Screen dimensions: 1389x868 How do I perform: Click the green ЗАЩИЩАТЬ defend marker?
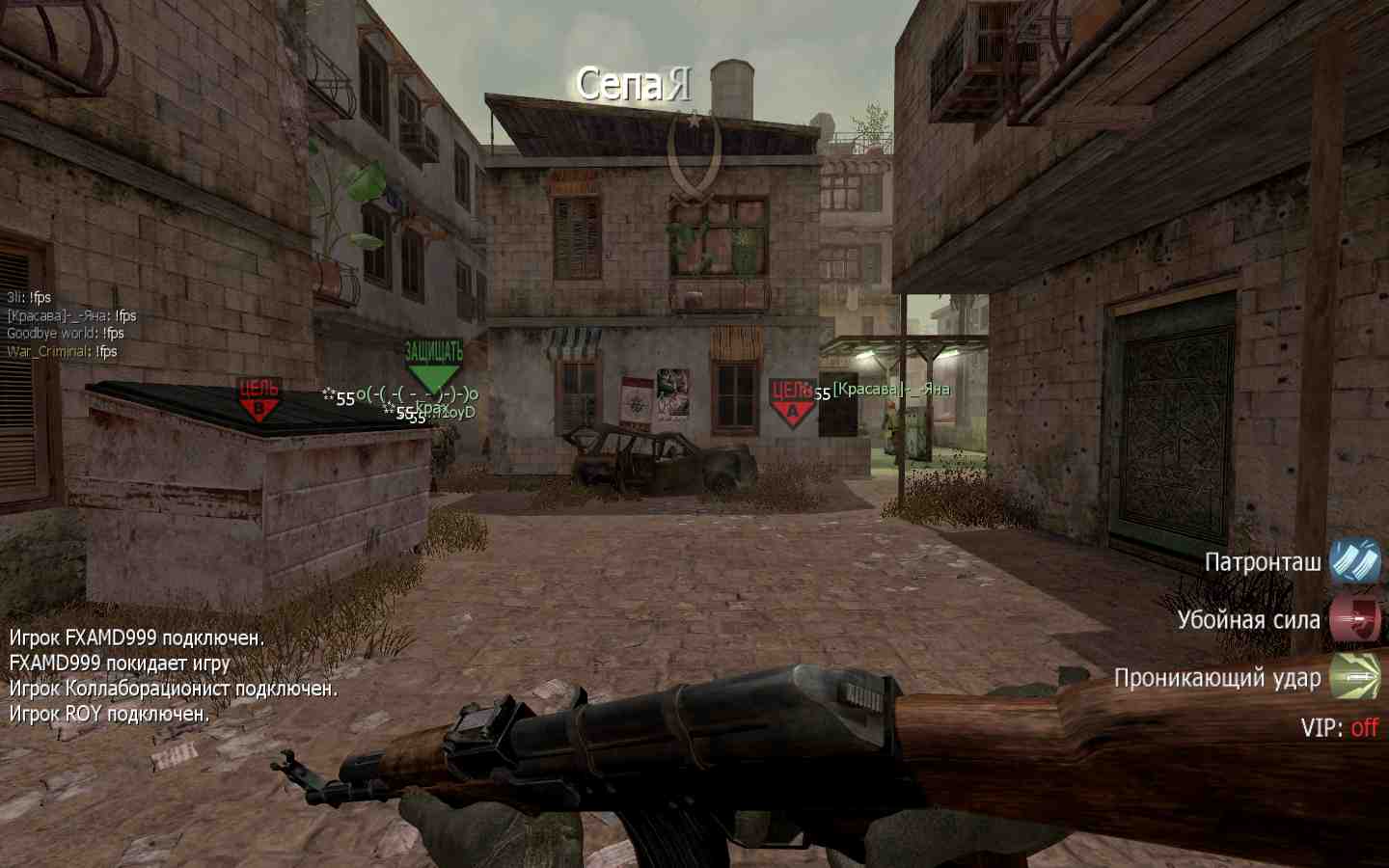tap(433, 365)
